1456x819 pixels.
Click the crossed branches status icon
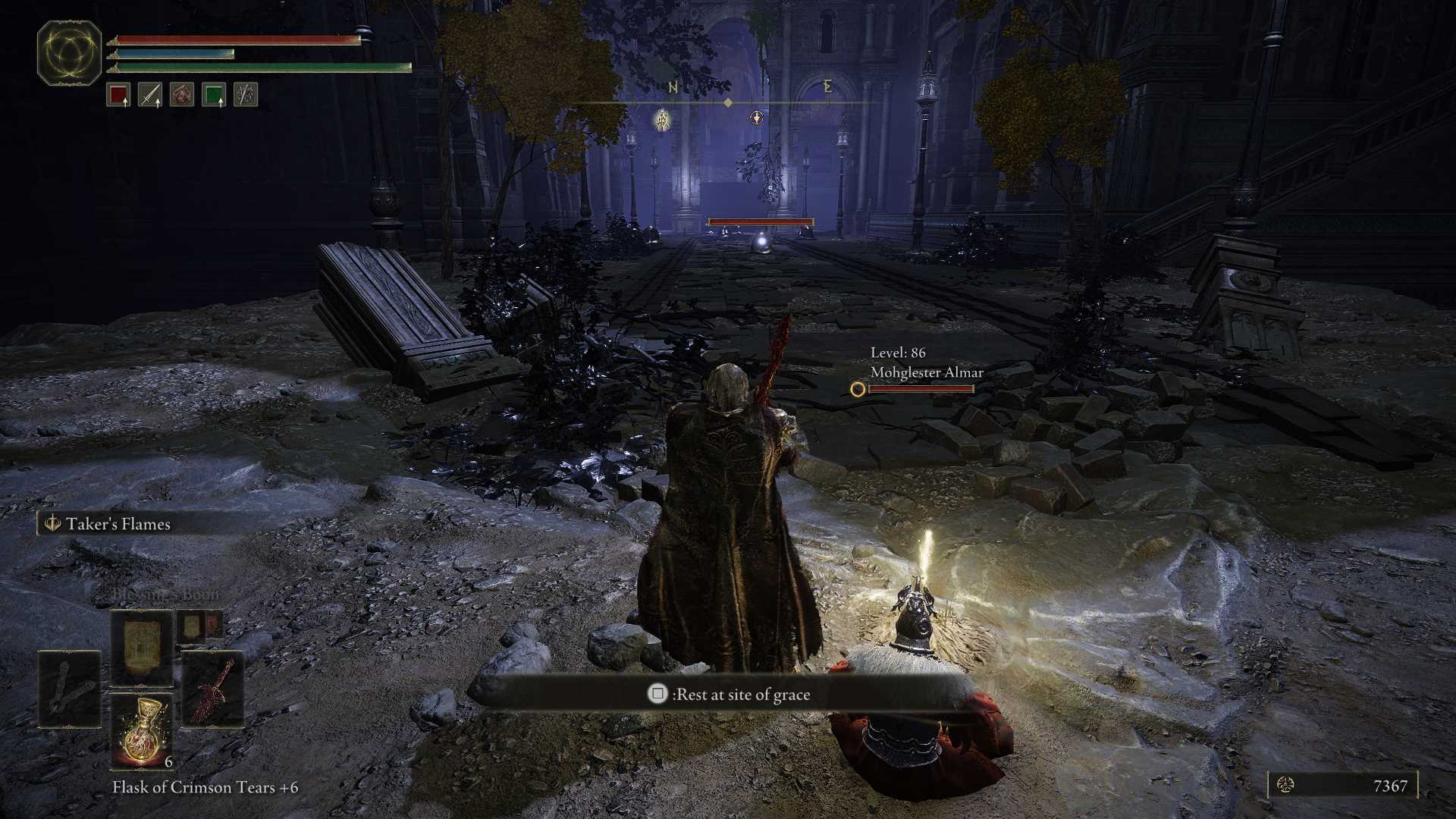pos(246,95)
